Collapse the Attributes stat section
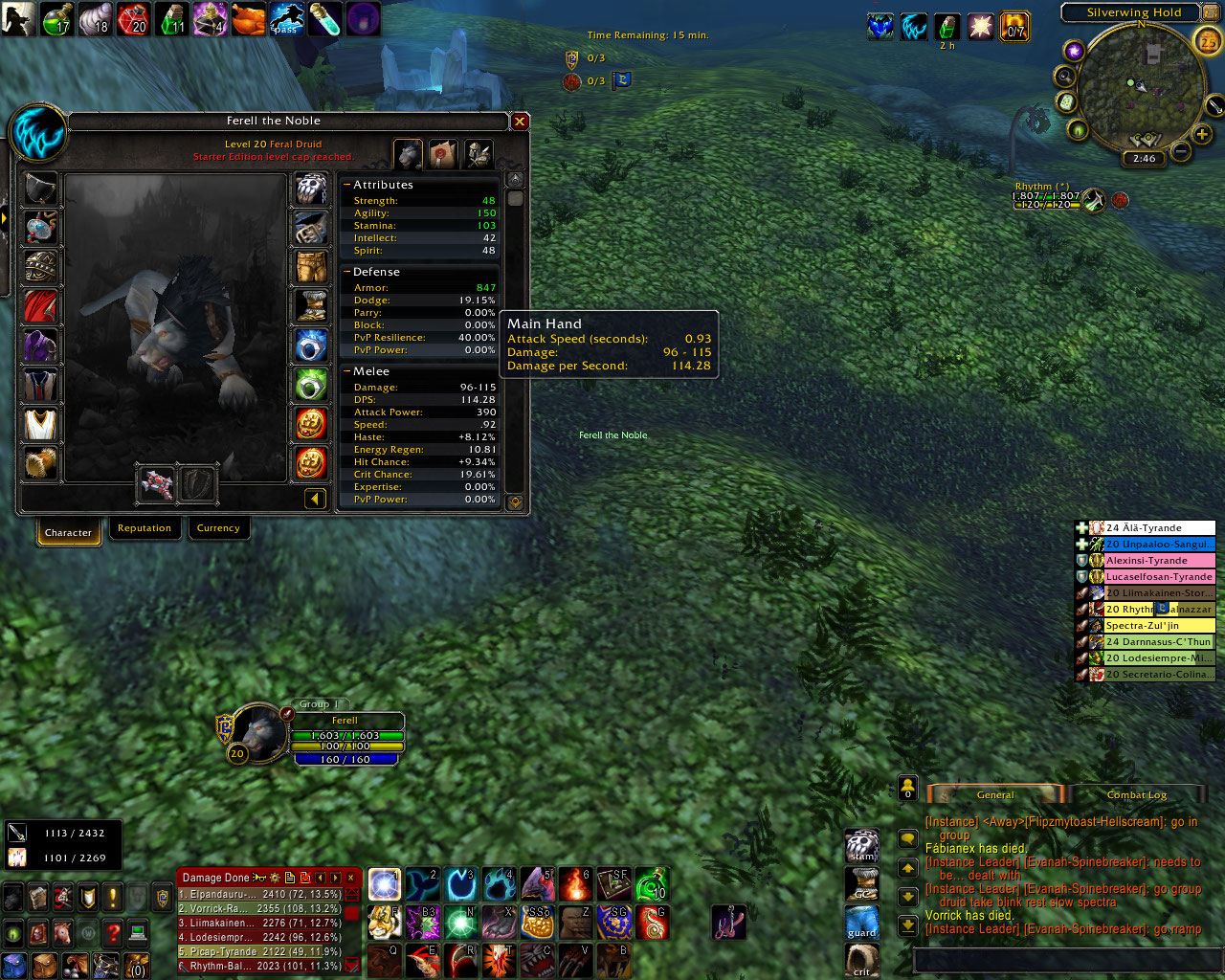 click(x=347, y=185)
